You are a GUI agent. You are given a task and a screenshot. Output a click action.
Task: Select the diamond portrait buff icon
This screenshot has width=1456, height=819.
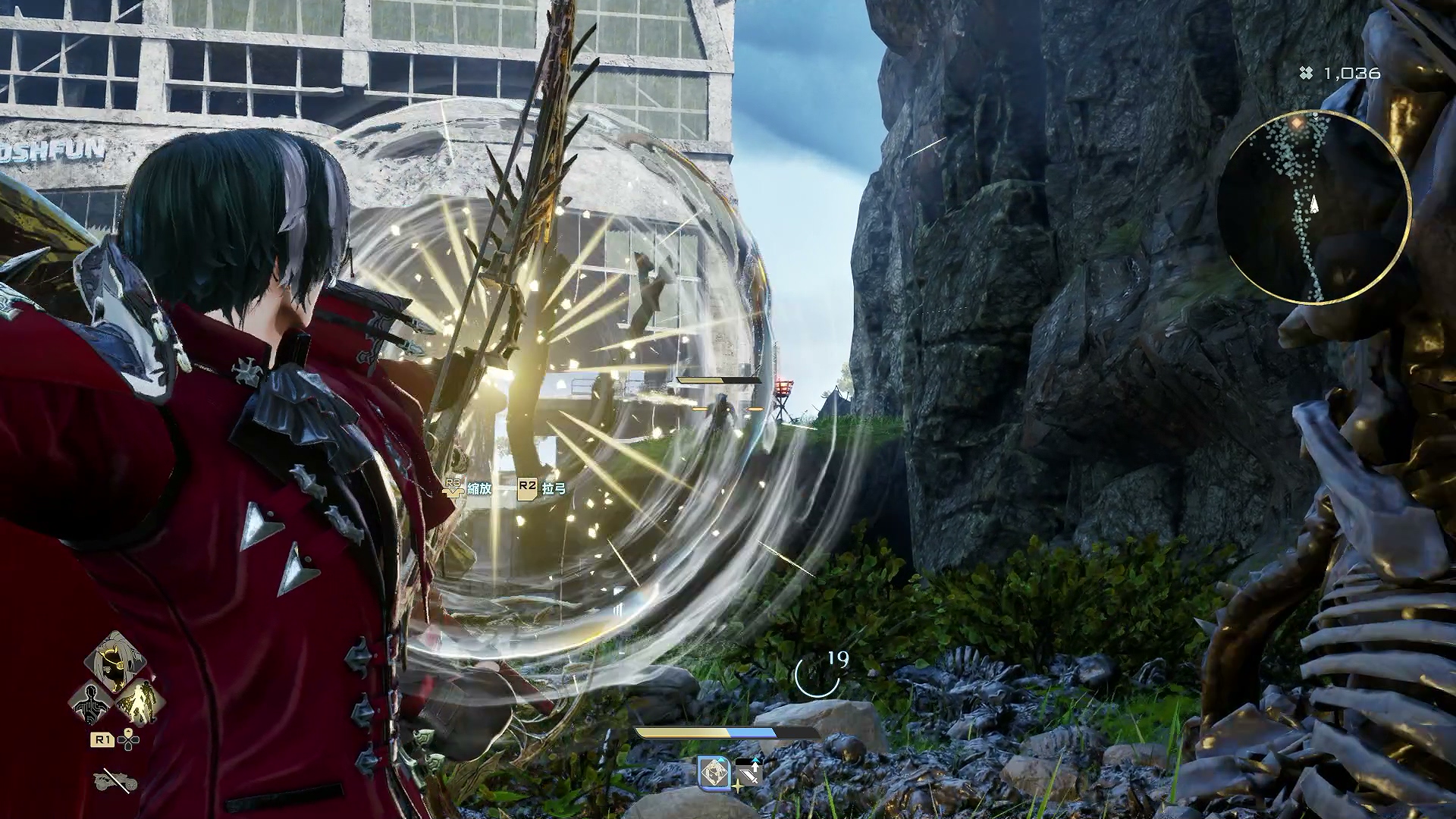pyautogui.click(x=714, y=773)
